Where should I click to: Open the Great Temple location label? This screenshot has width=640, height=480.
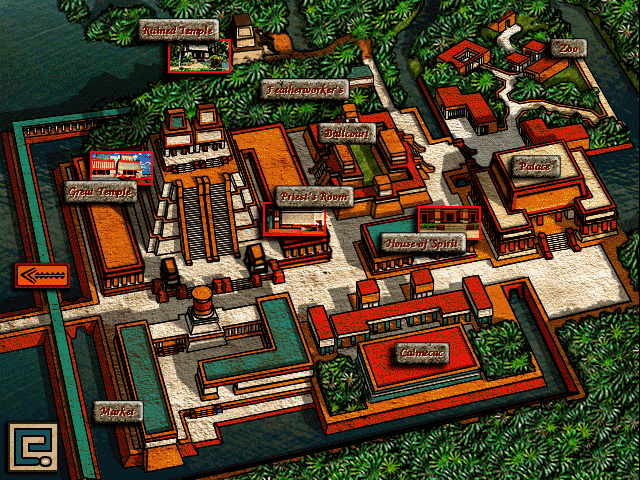coord(102,192)
